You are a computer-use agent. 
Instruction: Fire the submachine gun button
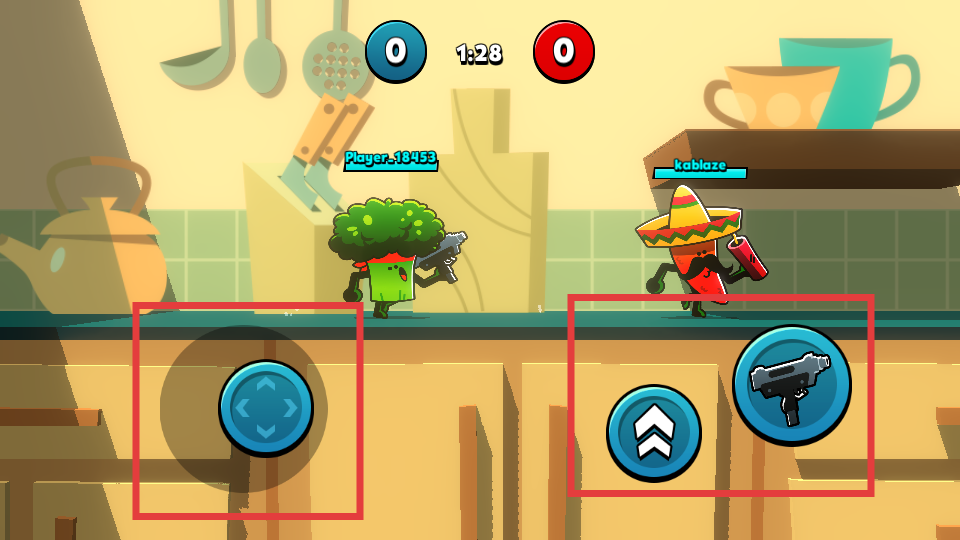(x=791, y=384)
